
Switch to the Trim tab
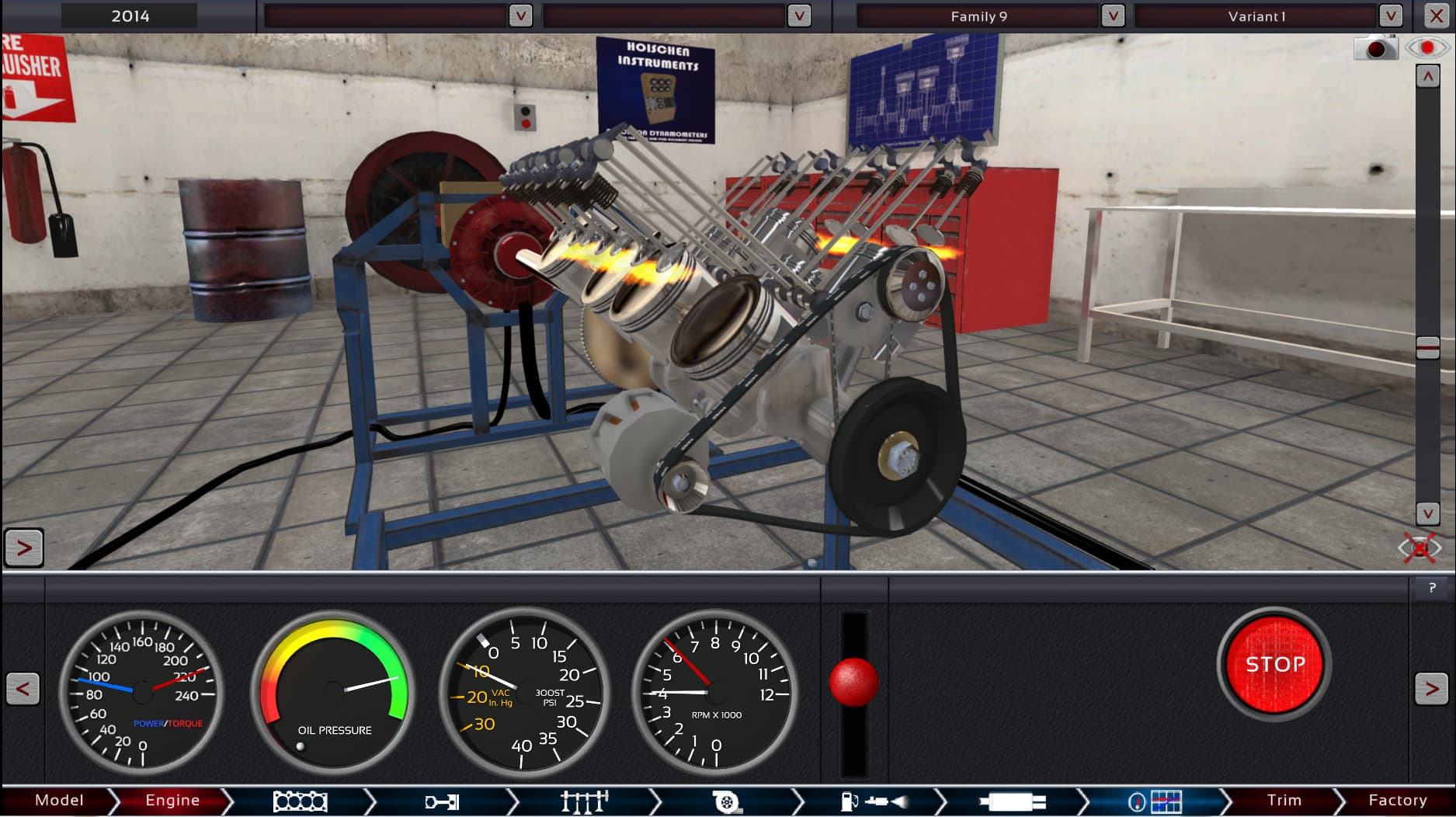1285,800
